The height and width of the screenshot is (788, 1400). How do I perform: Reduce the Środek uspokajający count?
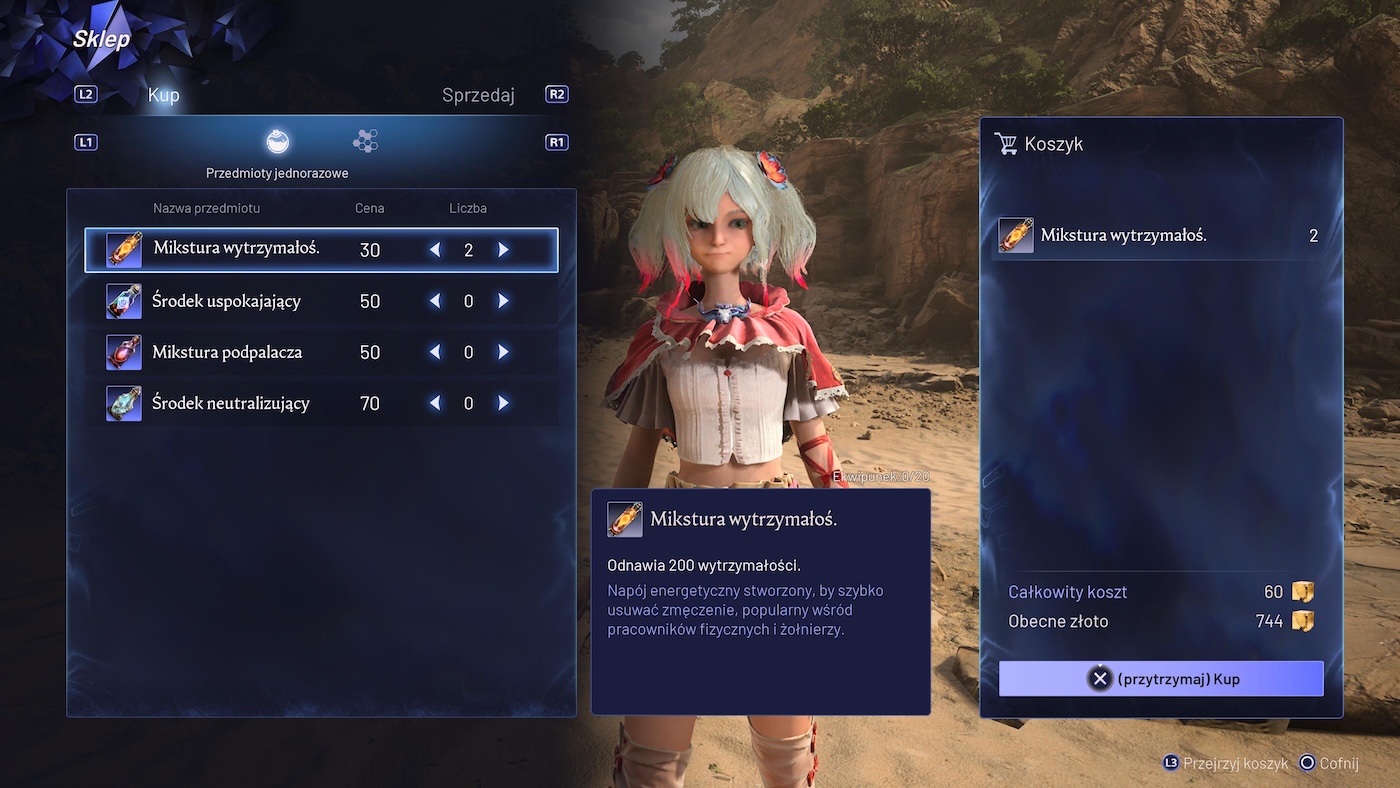click(435, 301)
